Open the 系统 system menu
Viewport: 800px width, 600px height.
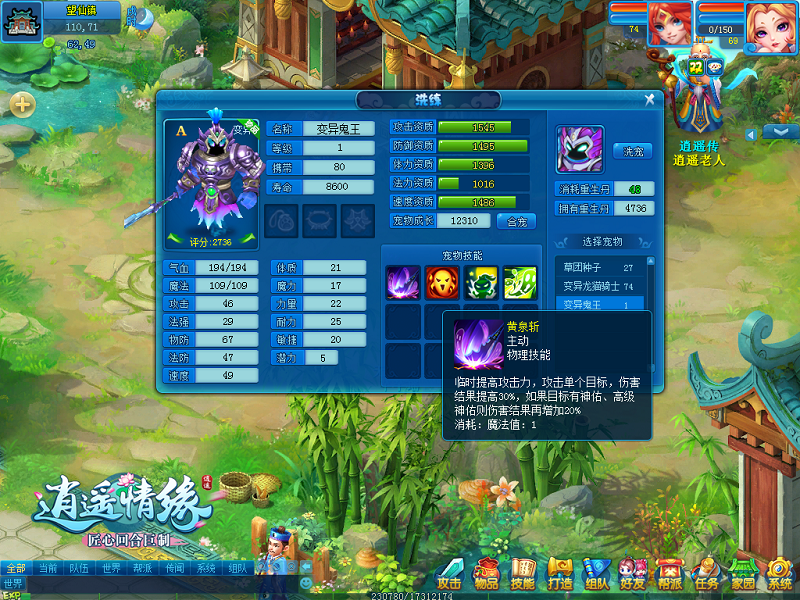pyautogui.click(x=779, y=575)
